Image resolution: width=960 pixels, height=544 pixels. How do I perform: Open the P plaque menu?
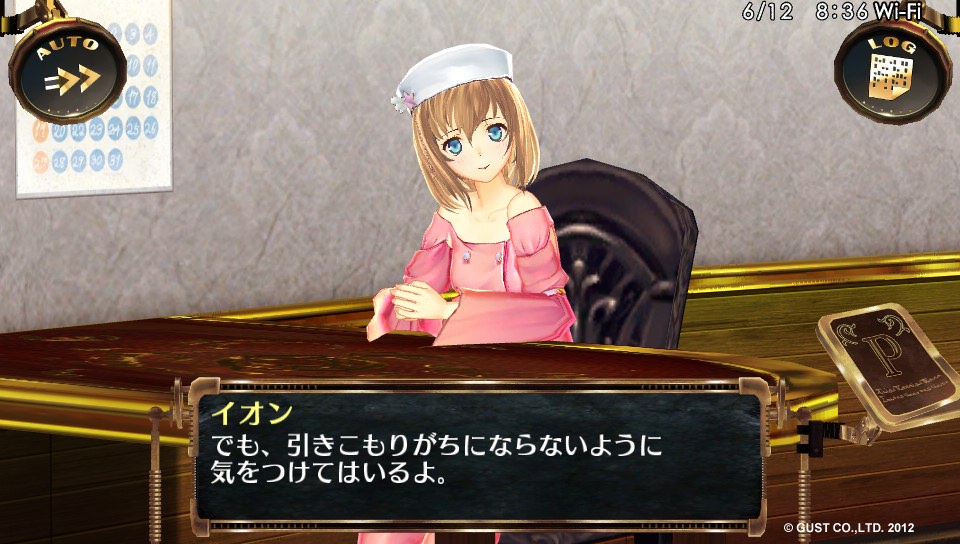888,358
